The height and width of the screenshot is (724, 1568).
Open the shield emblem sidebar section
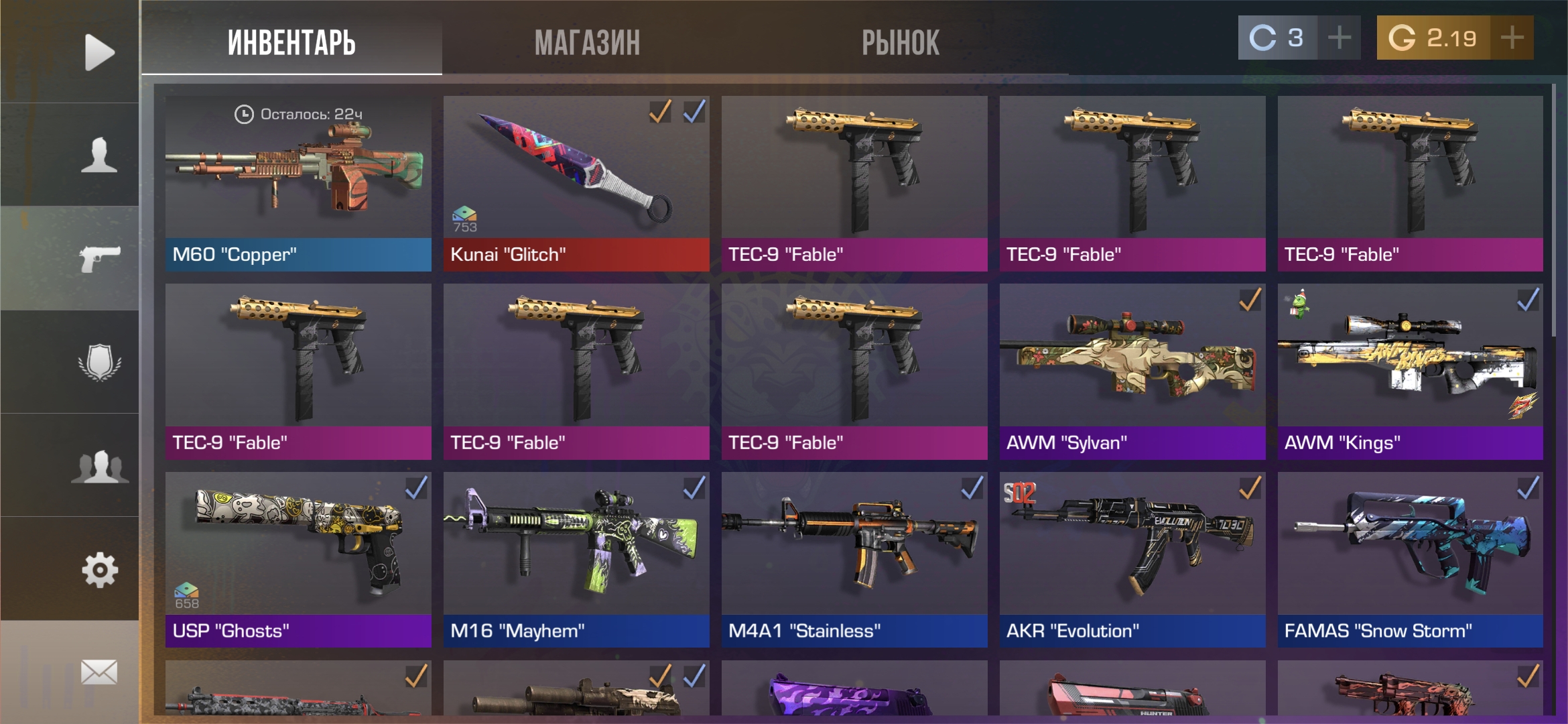[99, 362]
